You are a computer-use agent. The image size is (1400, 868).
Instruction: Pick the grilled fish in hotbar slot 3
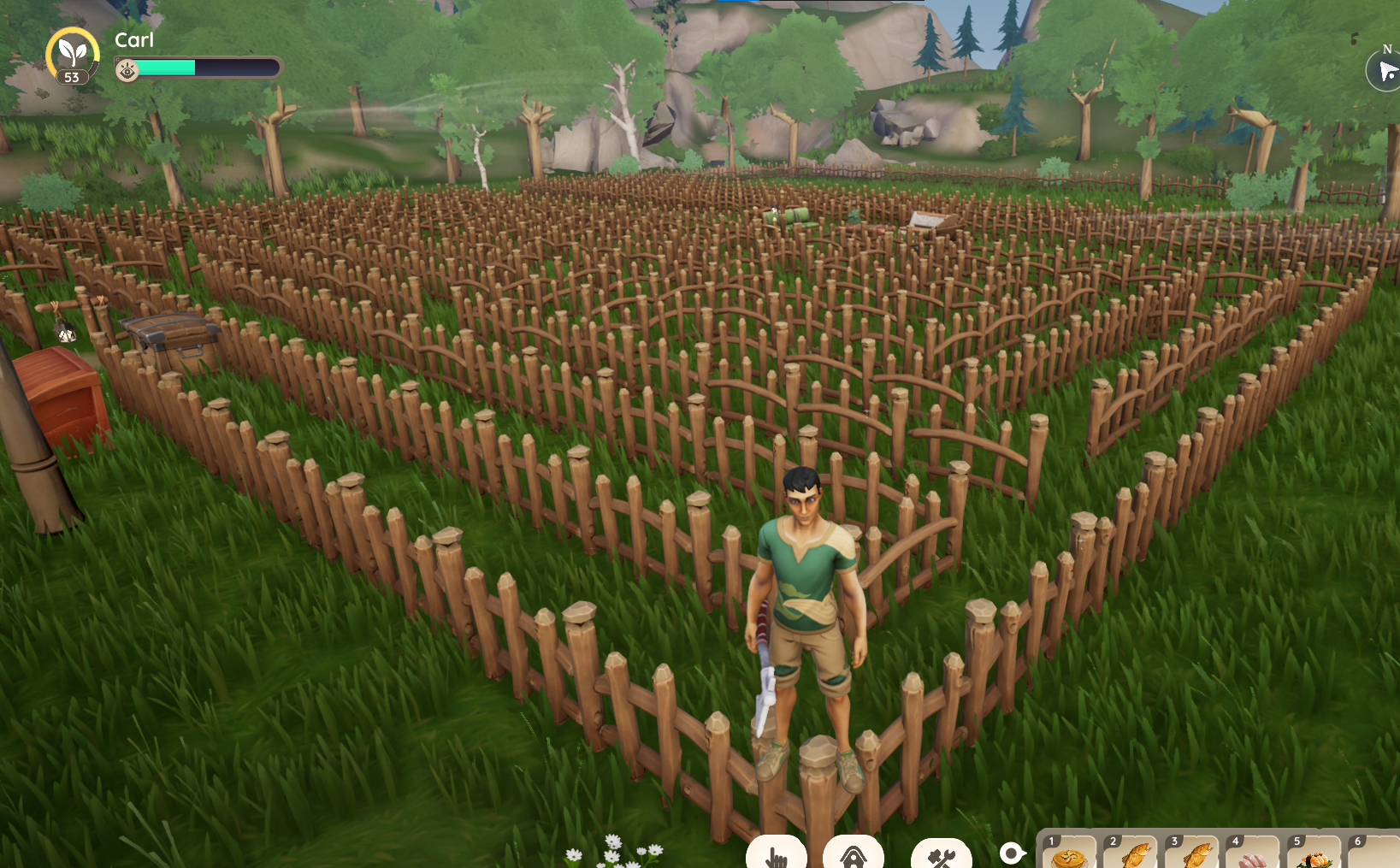(1192, 854)
